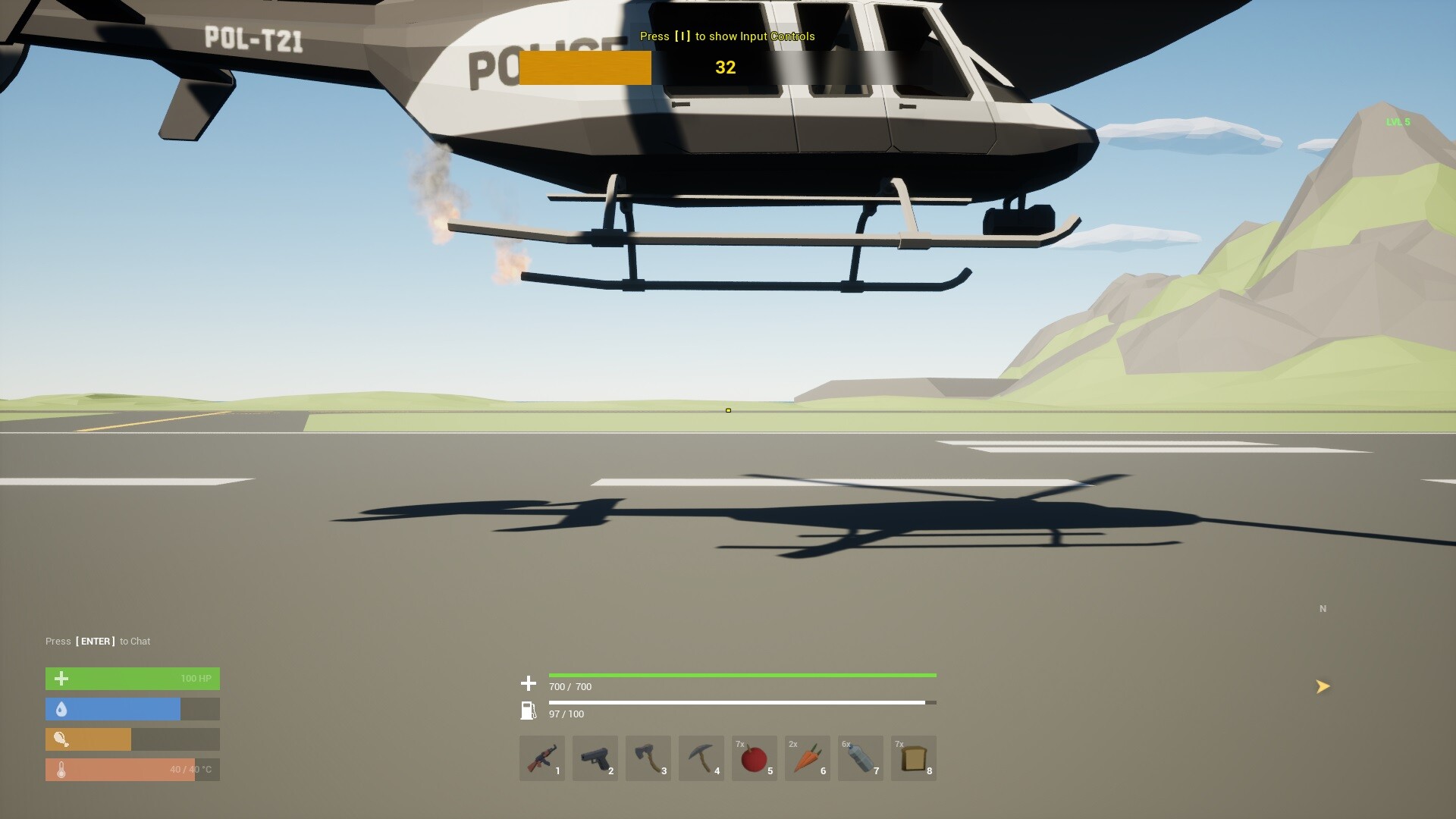Click the helicopter health bar showing 700/700
1456x819 pixels.
pos(743,675)
